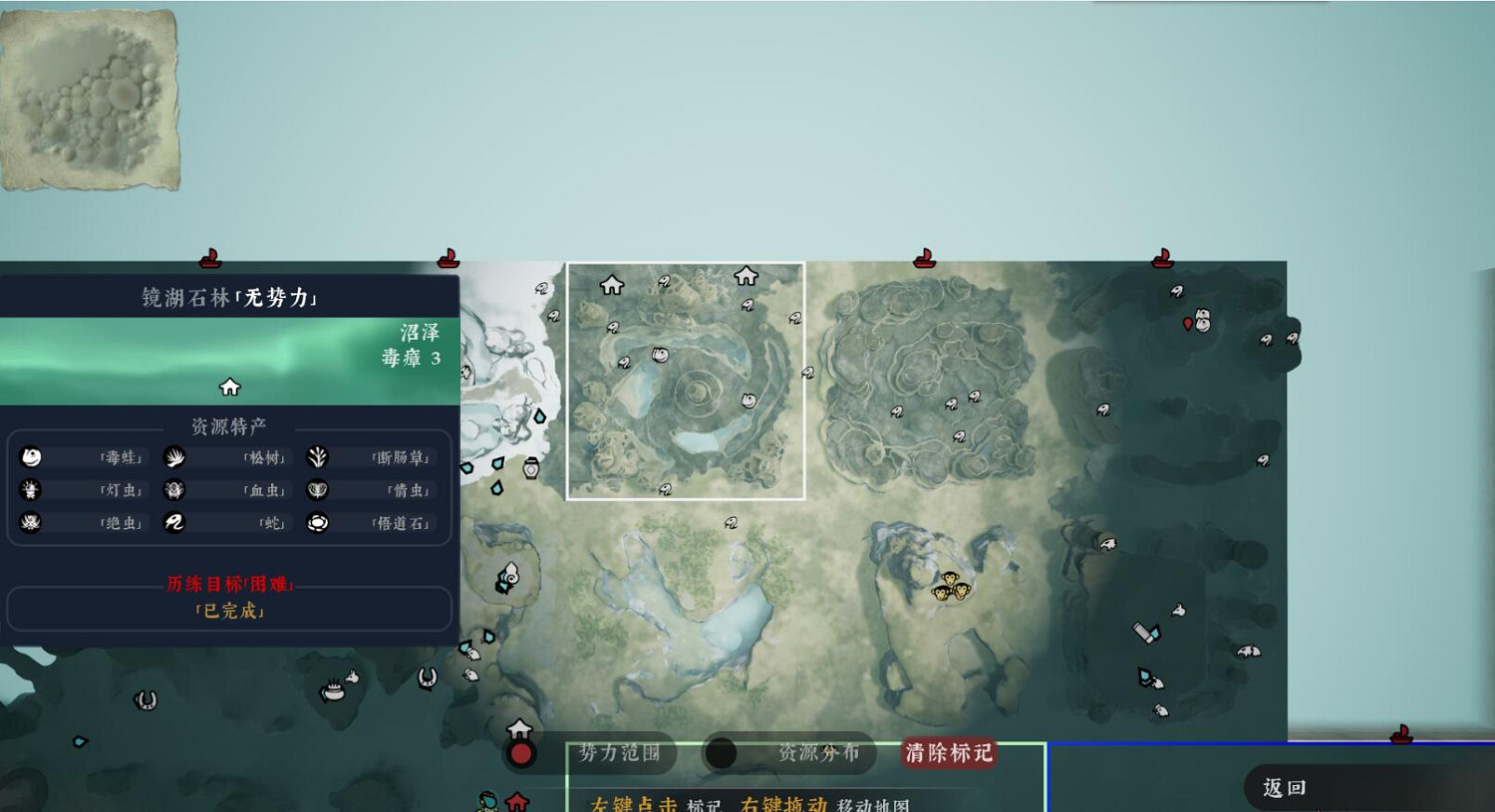1495x812 pixels.
Task: Click the 「断肠草」 herb resource icon
Action: tap(319, 456)
